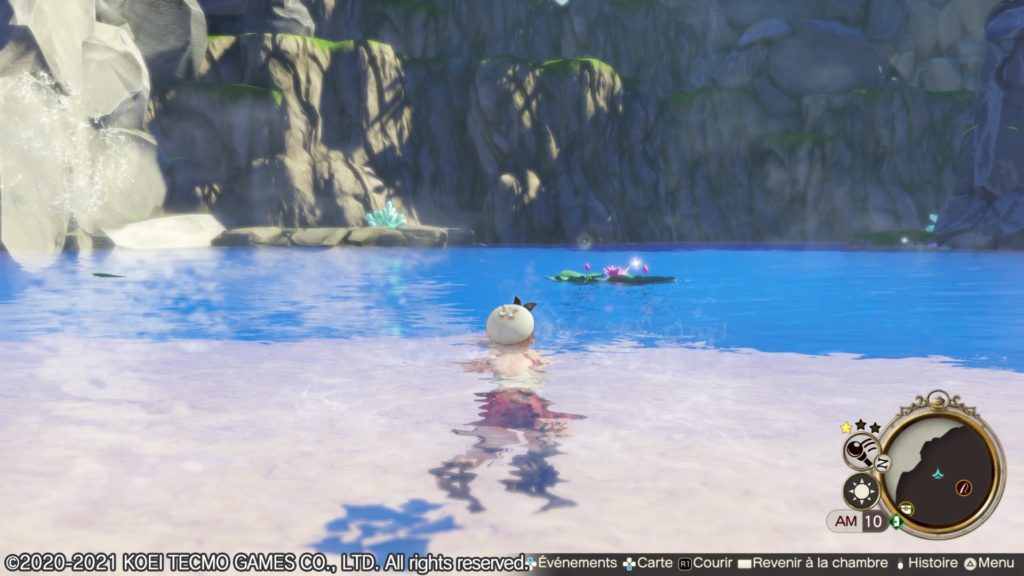This screenshot has height=576, width=1024.
Task: Select the gathering tool icon beside minimap
Action: [860, 452]
